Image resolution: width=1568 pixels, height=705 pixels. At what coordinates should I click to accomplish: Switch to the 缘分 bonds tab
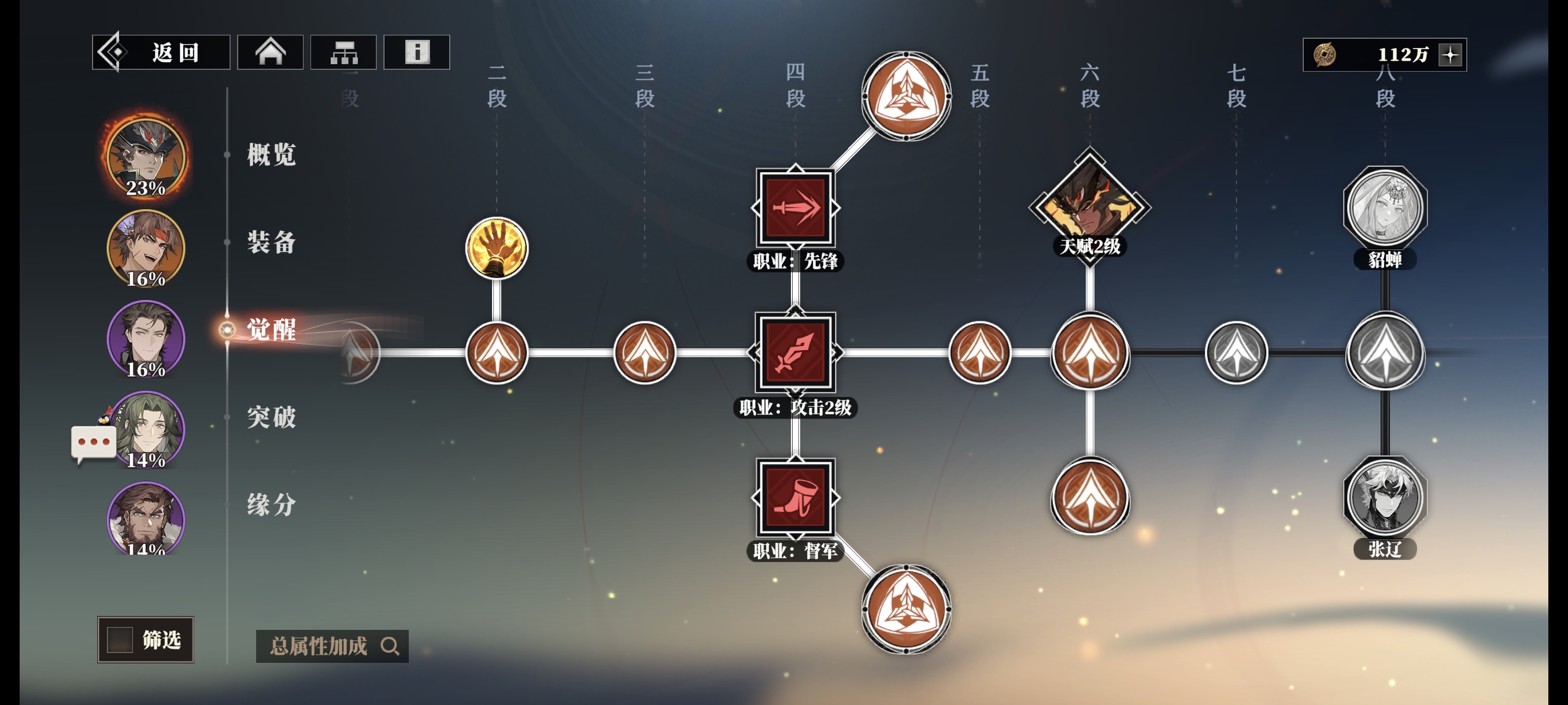272,505
